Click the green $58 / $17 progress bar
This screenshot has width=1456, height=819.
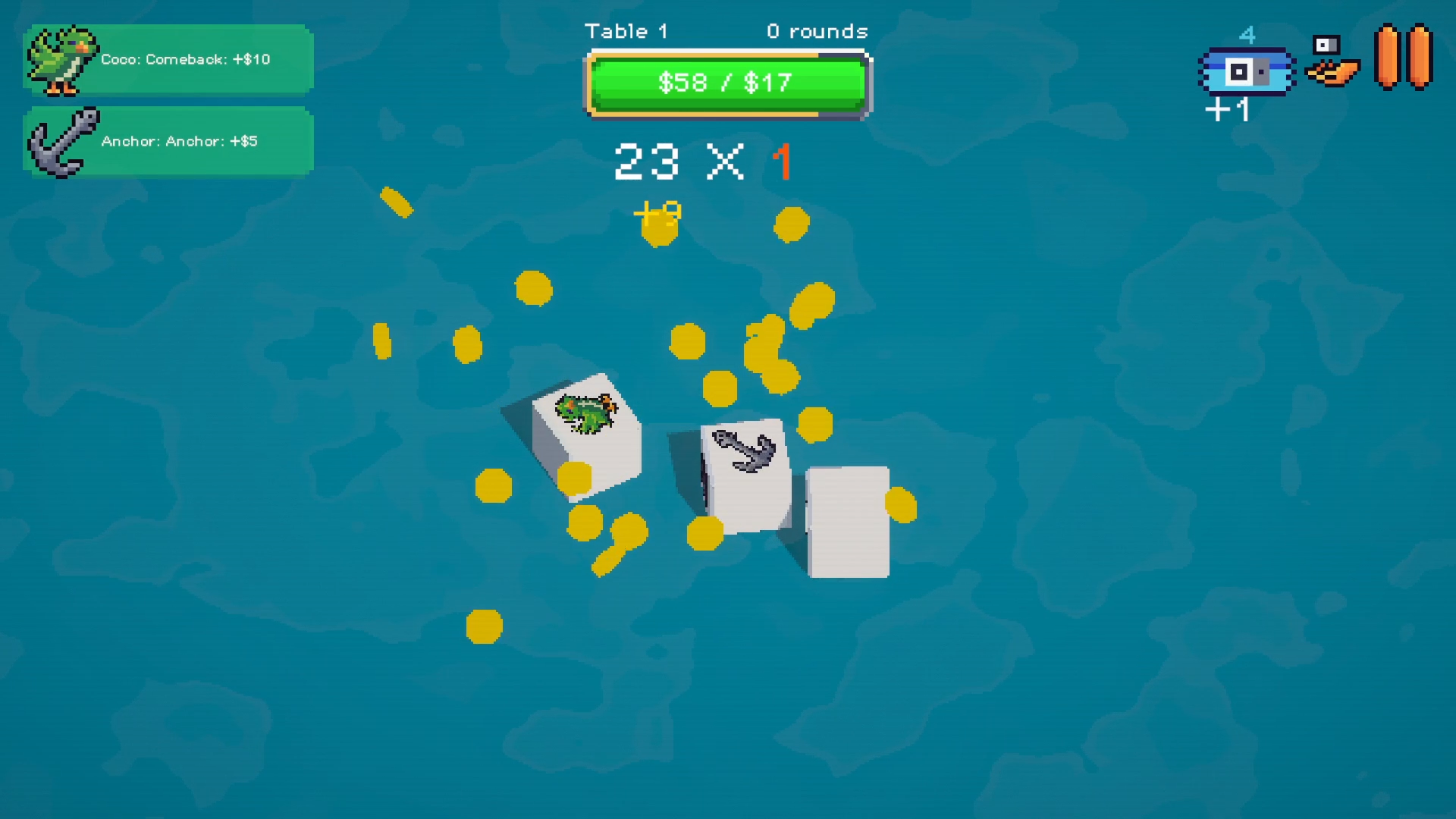726,83
